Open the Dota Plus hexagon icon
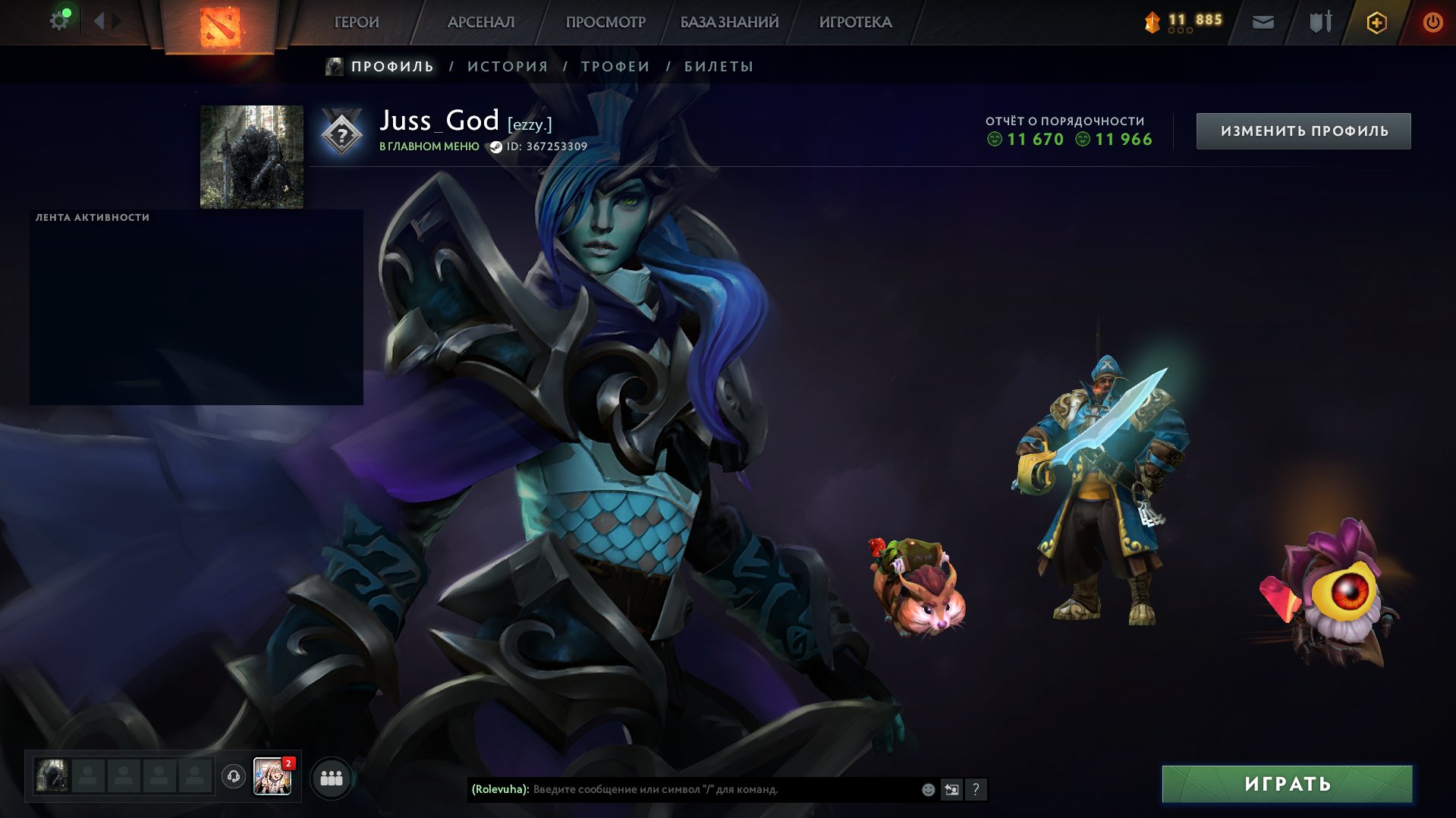1456x818 pixels. [x=1376, y=22]
